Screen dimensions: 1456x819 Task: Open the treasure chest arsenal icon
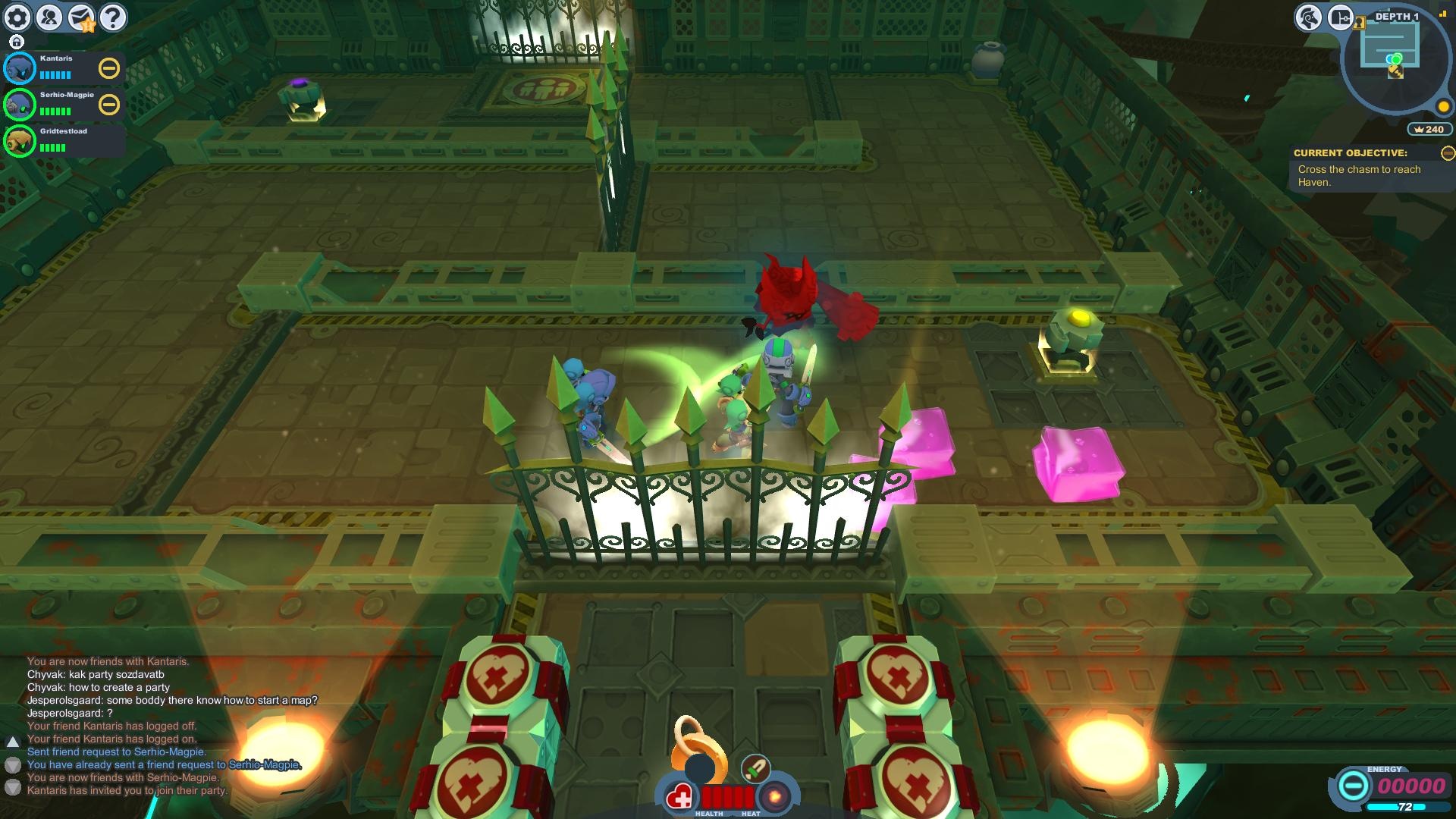click(1340, 17)
